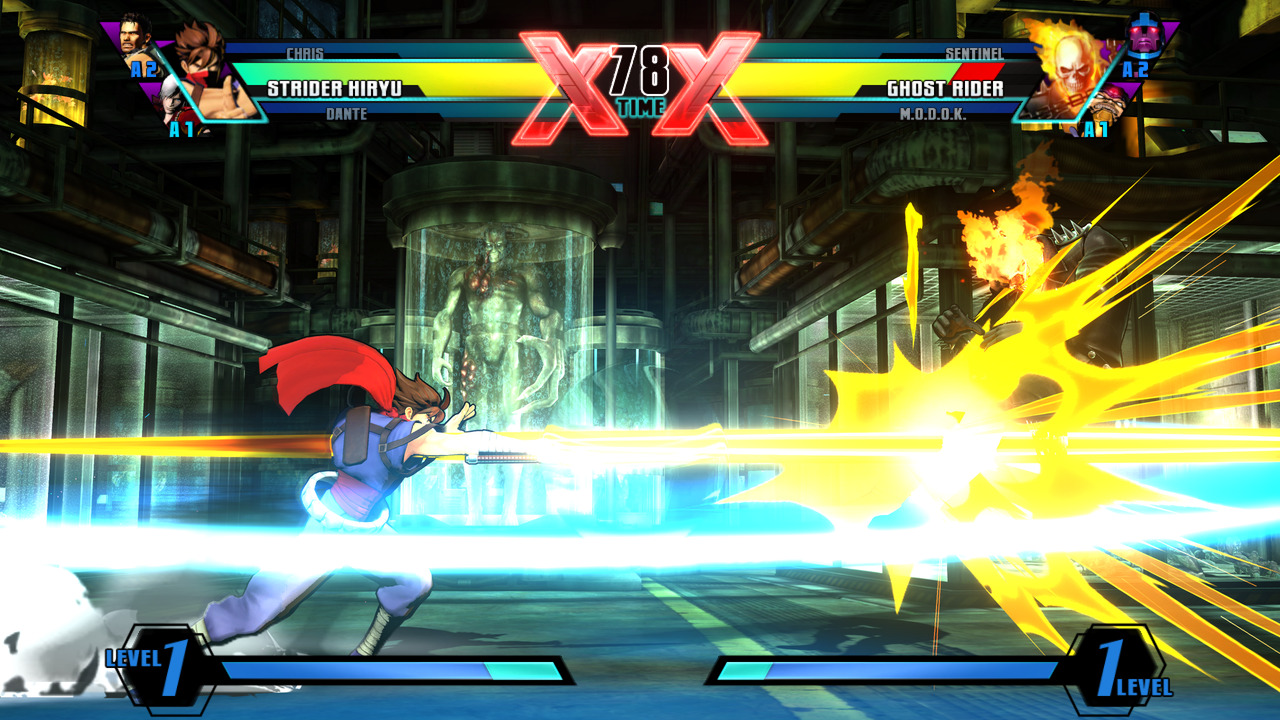1280x720 pixels.
Task: Click the Sentinel assist portrait
Action: (x=1145, y=37)
